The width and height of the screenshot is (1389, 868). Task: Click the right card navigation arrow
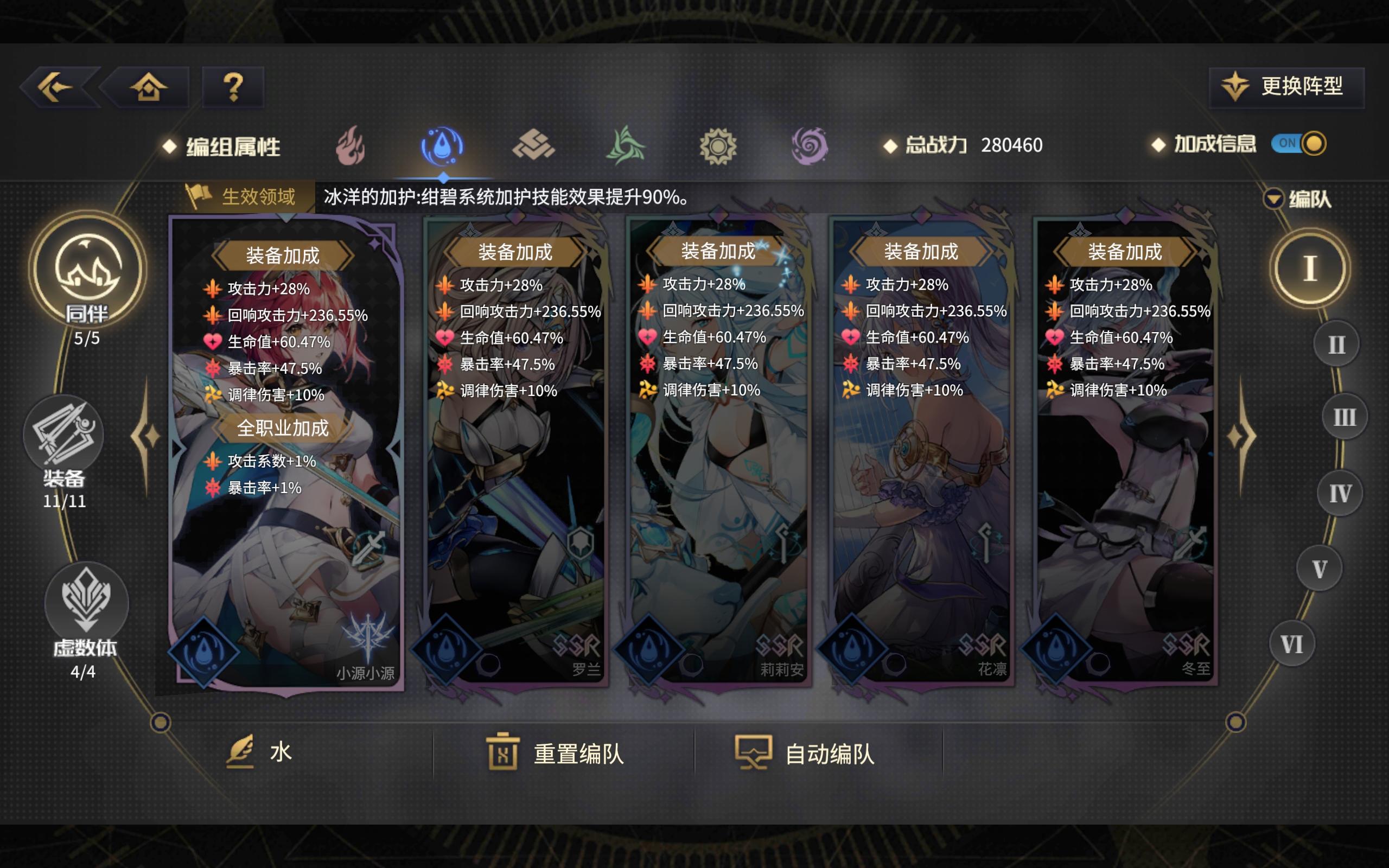pos(1241,437)
